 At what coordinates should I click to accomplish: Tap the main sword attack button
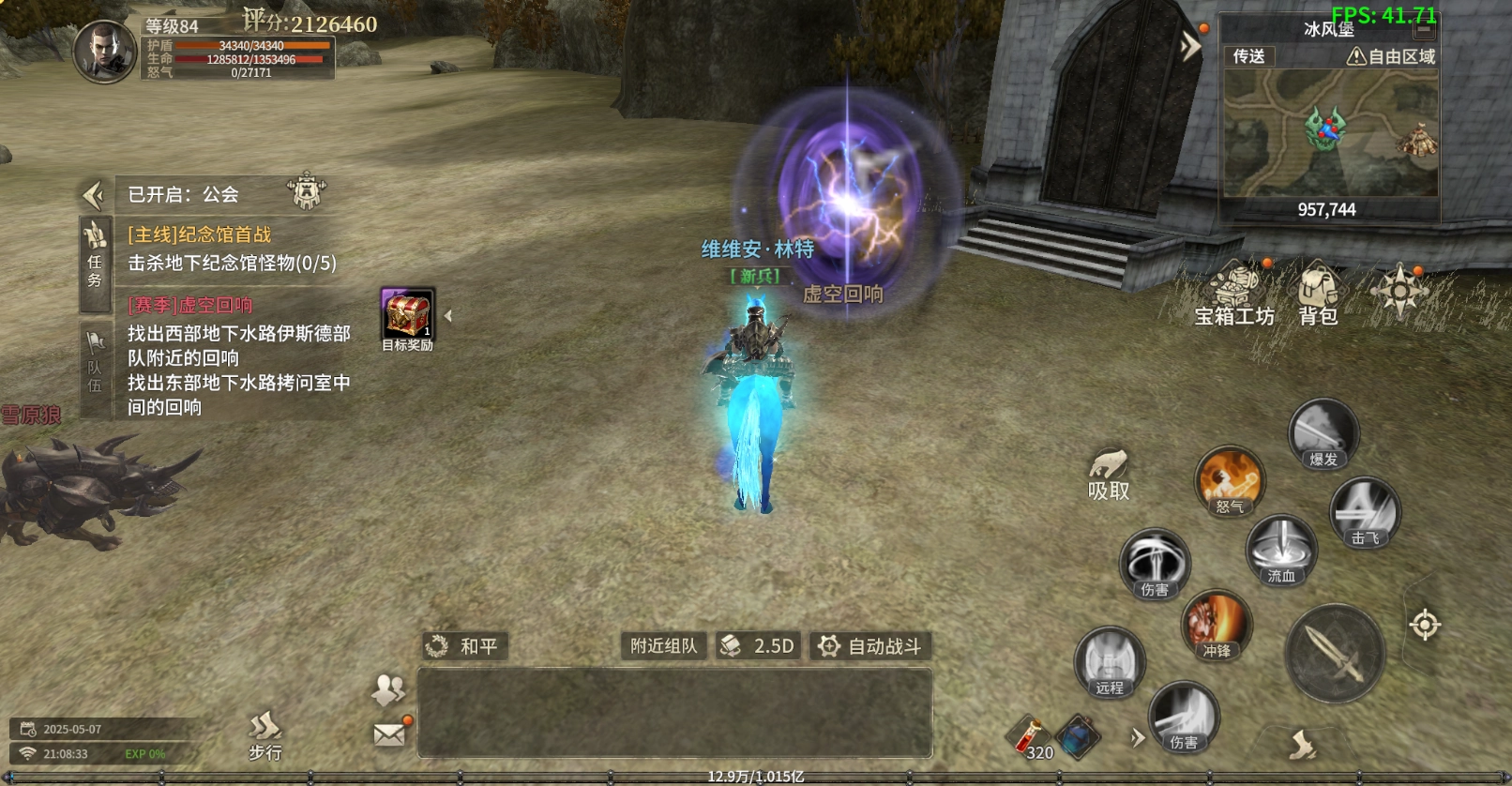tap(1335, 654)
